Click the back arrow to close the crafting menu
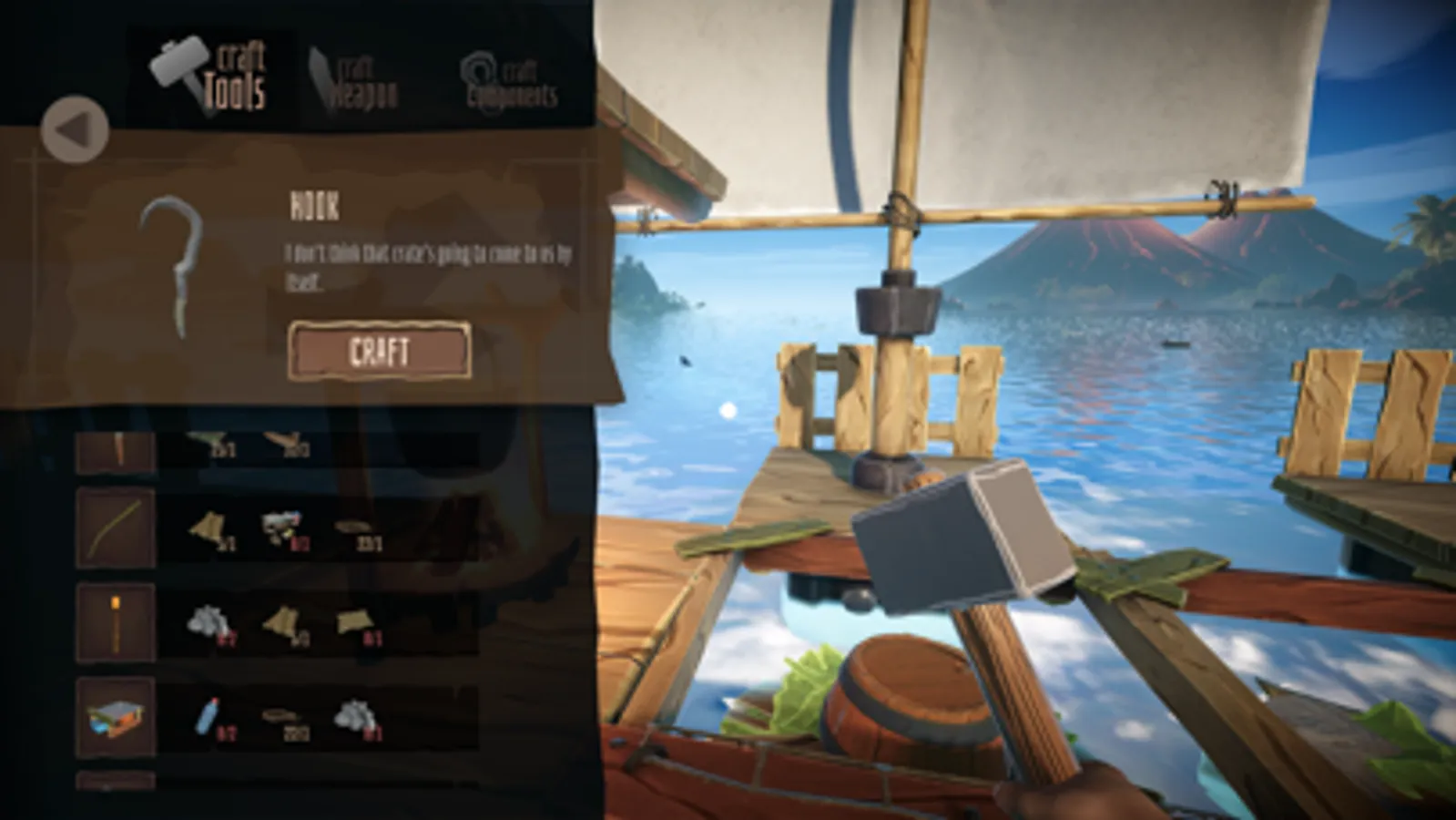1456x820 pixels. point(76,130)
